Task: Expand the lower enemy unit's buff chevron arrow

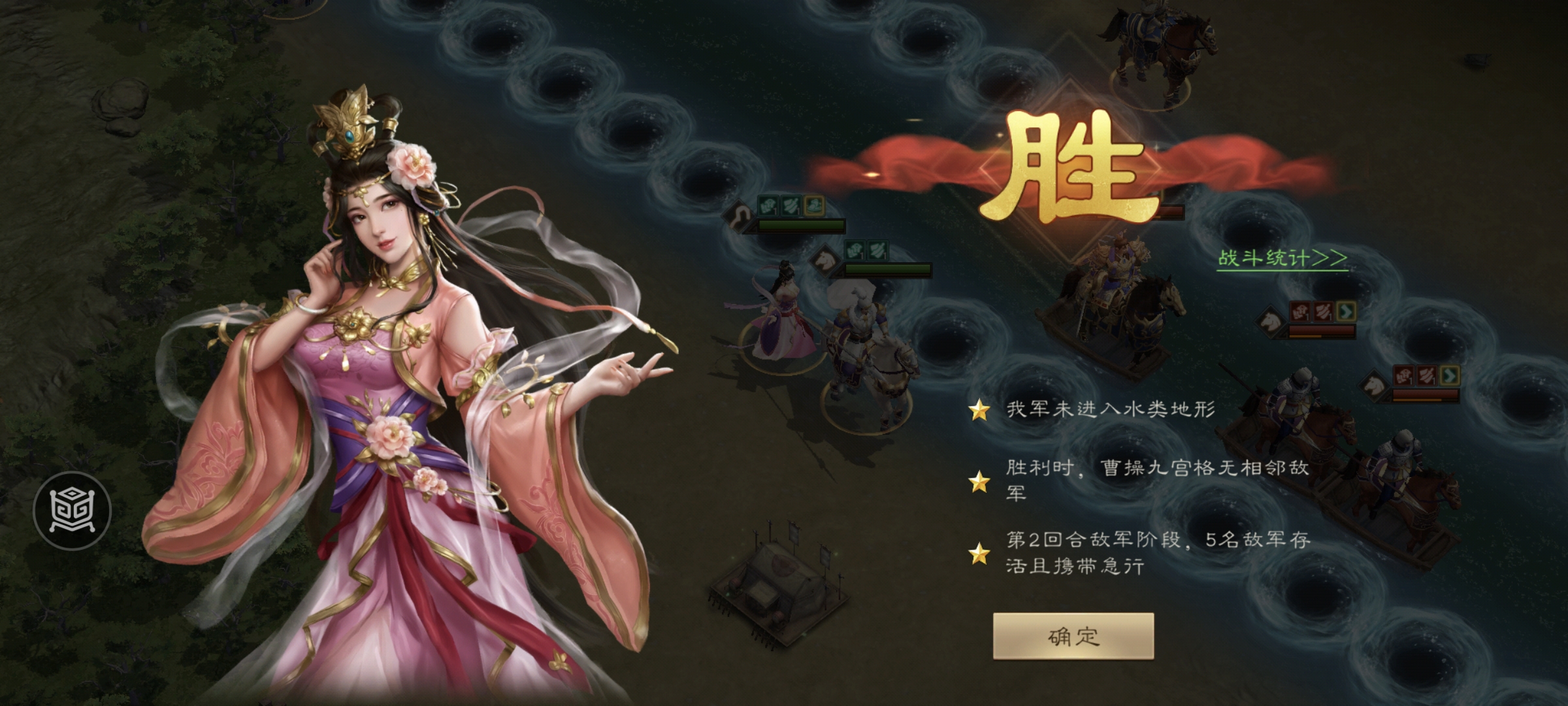Action: 1449,376
